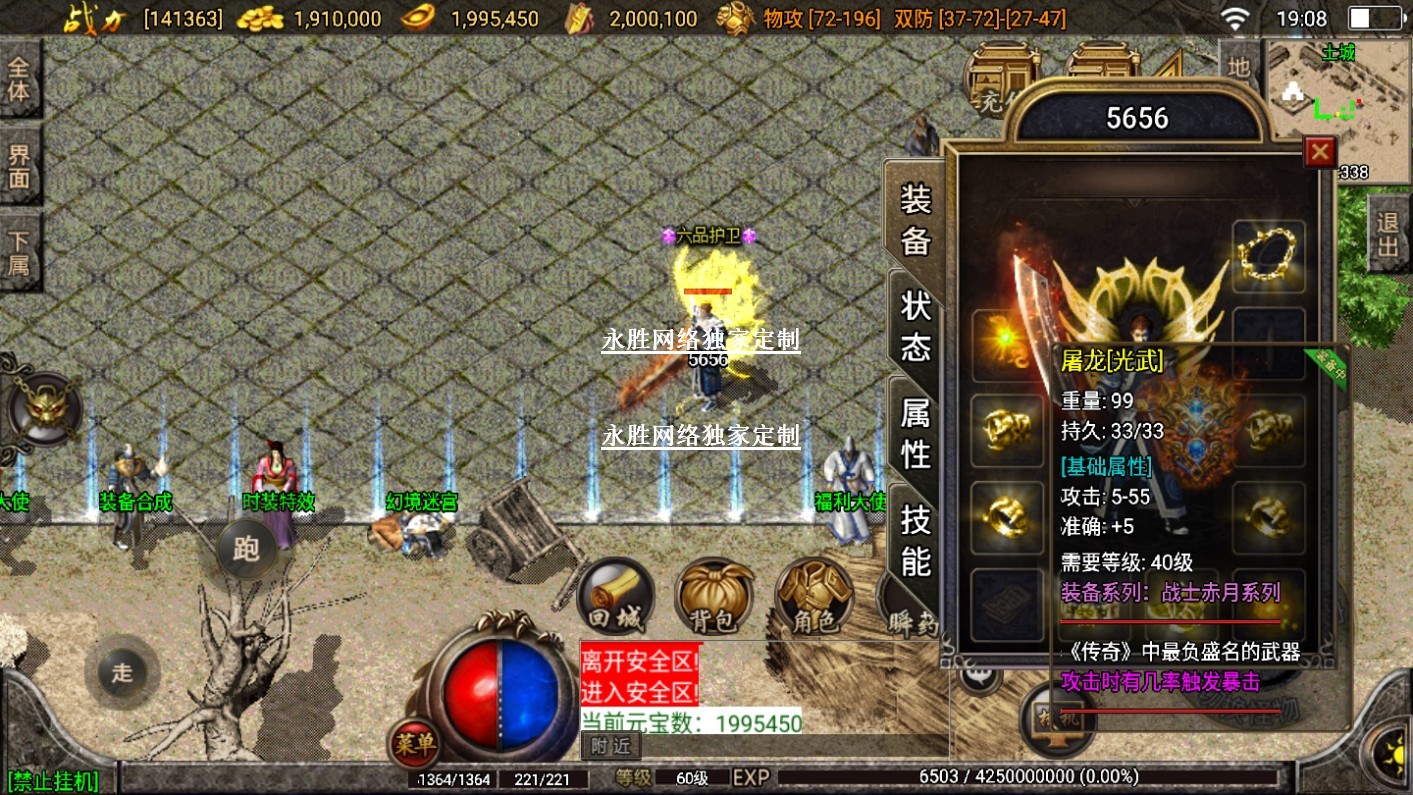The width and height of the screenshot is (1413, 795).
Task: Open the 菜单 menu button
Action: (x=414, y=744)
